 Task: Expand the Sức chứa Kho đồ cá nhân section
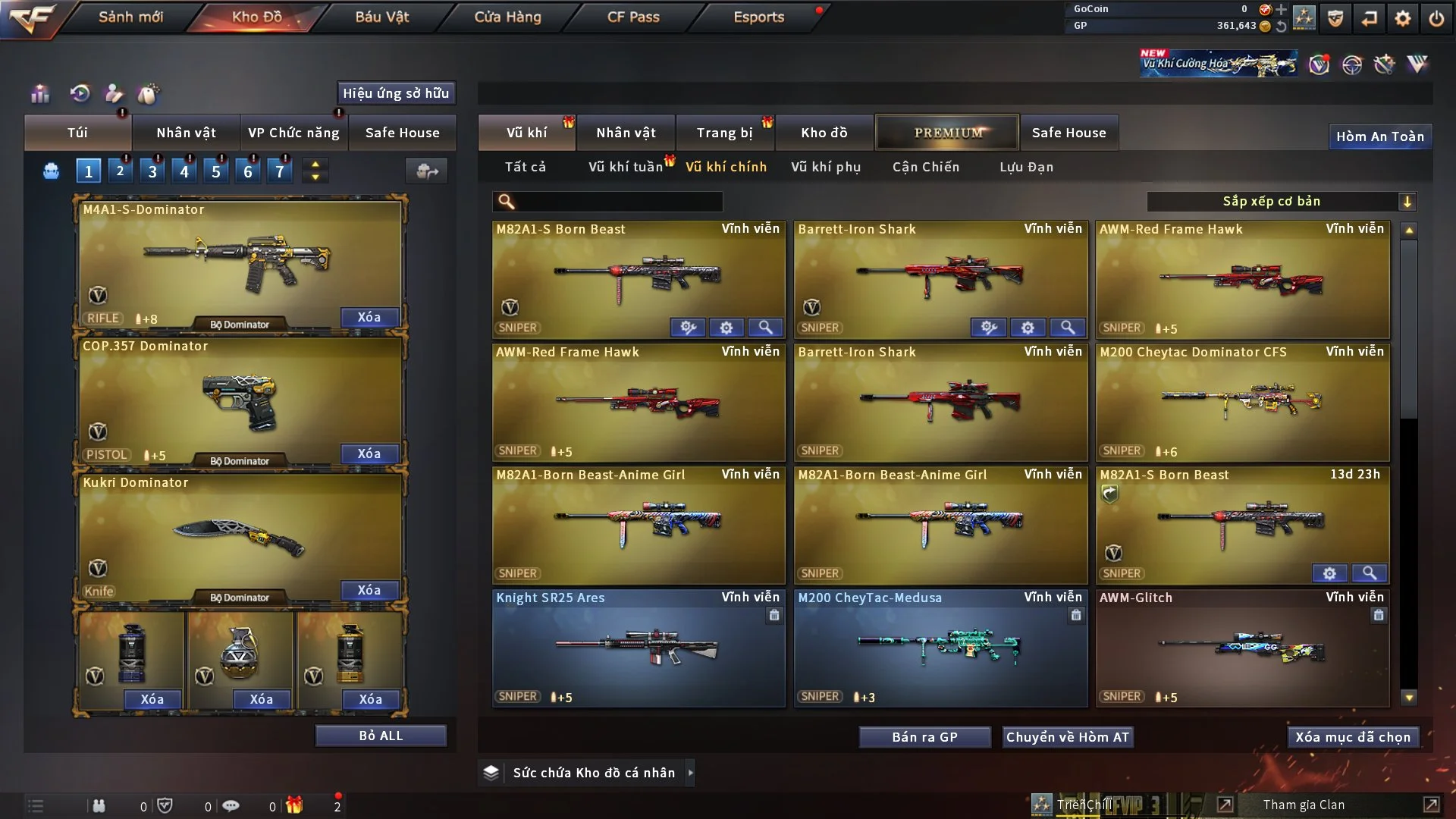click(691, 773)
